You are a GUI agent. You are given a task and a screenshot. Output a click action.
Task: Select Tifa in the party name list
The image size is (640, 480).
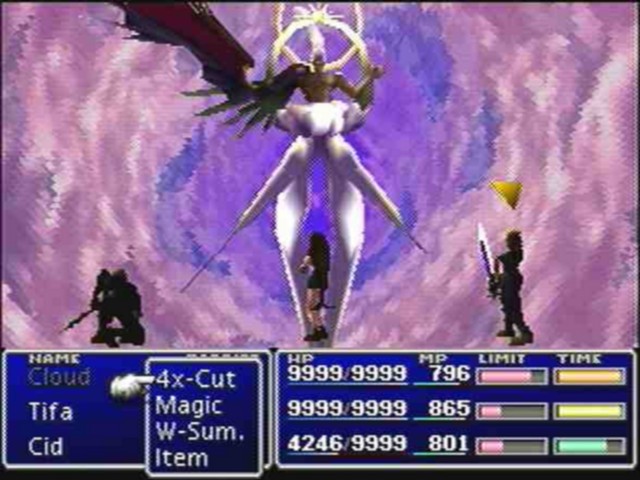pos(50,412)
